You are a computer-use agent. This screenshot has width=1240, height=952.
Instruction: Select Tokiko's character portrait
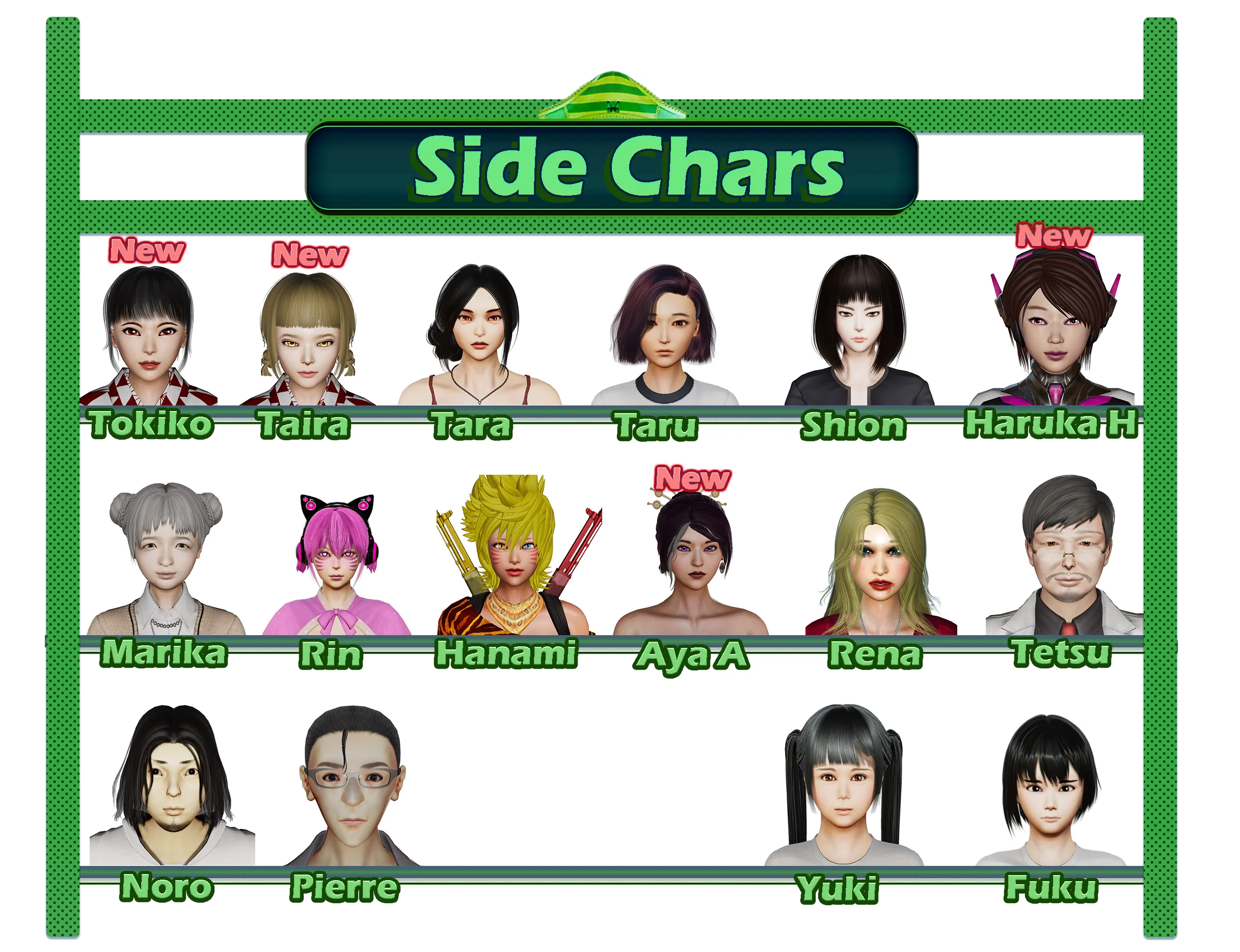tap(148, 334)
